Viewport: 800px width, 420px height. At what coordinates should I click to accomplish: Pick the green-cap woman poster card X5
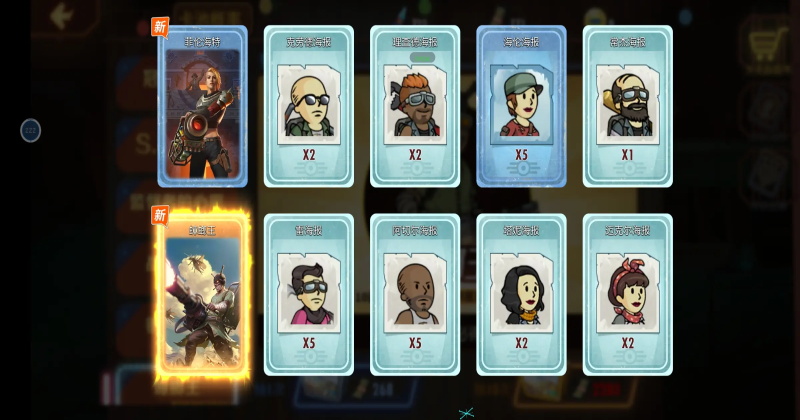tap(521, 107)
